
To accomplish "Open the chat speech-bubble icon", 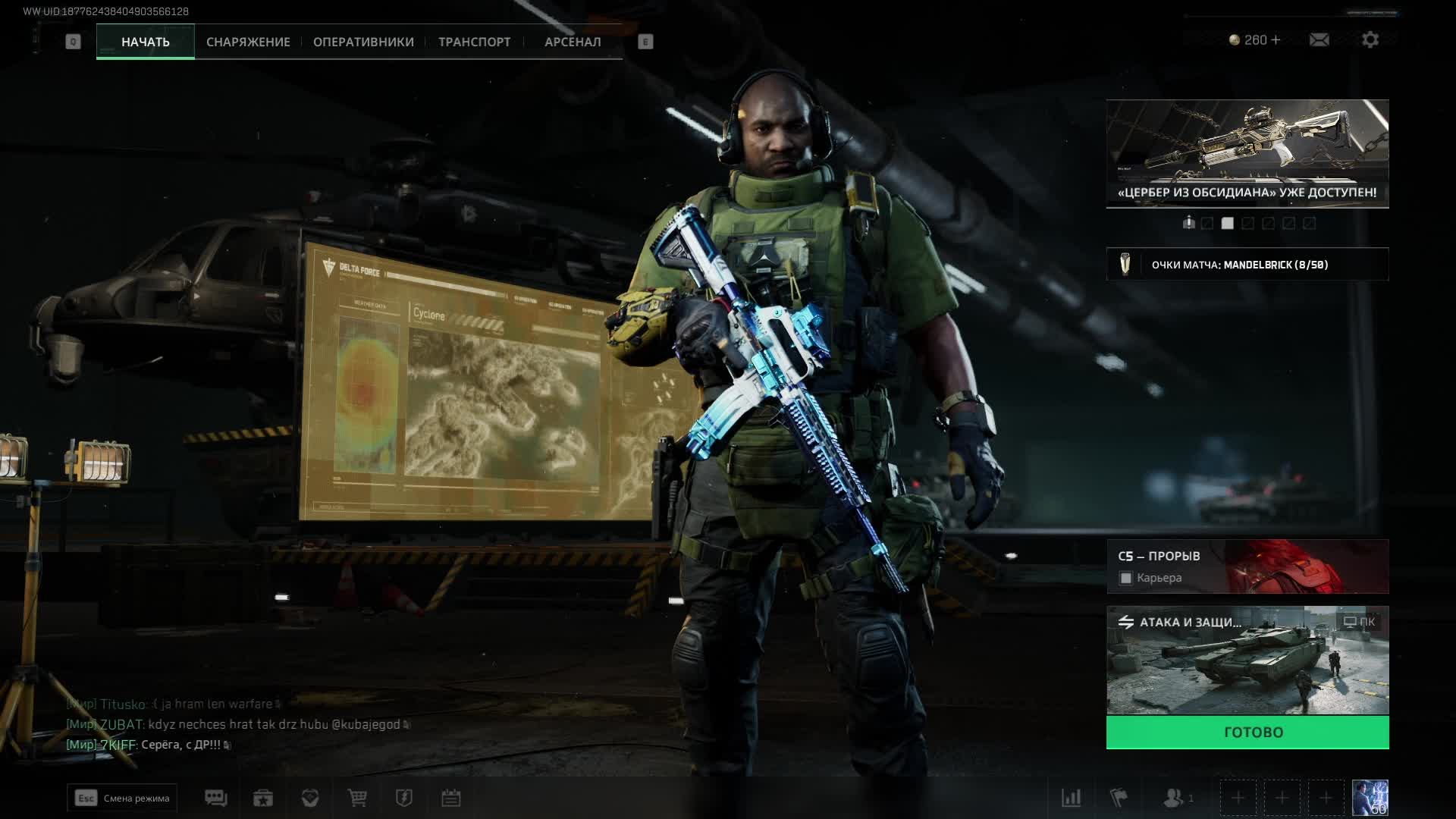I will tap(216, 798).
